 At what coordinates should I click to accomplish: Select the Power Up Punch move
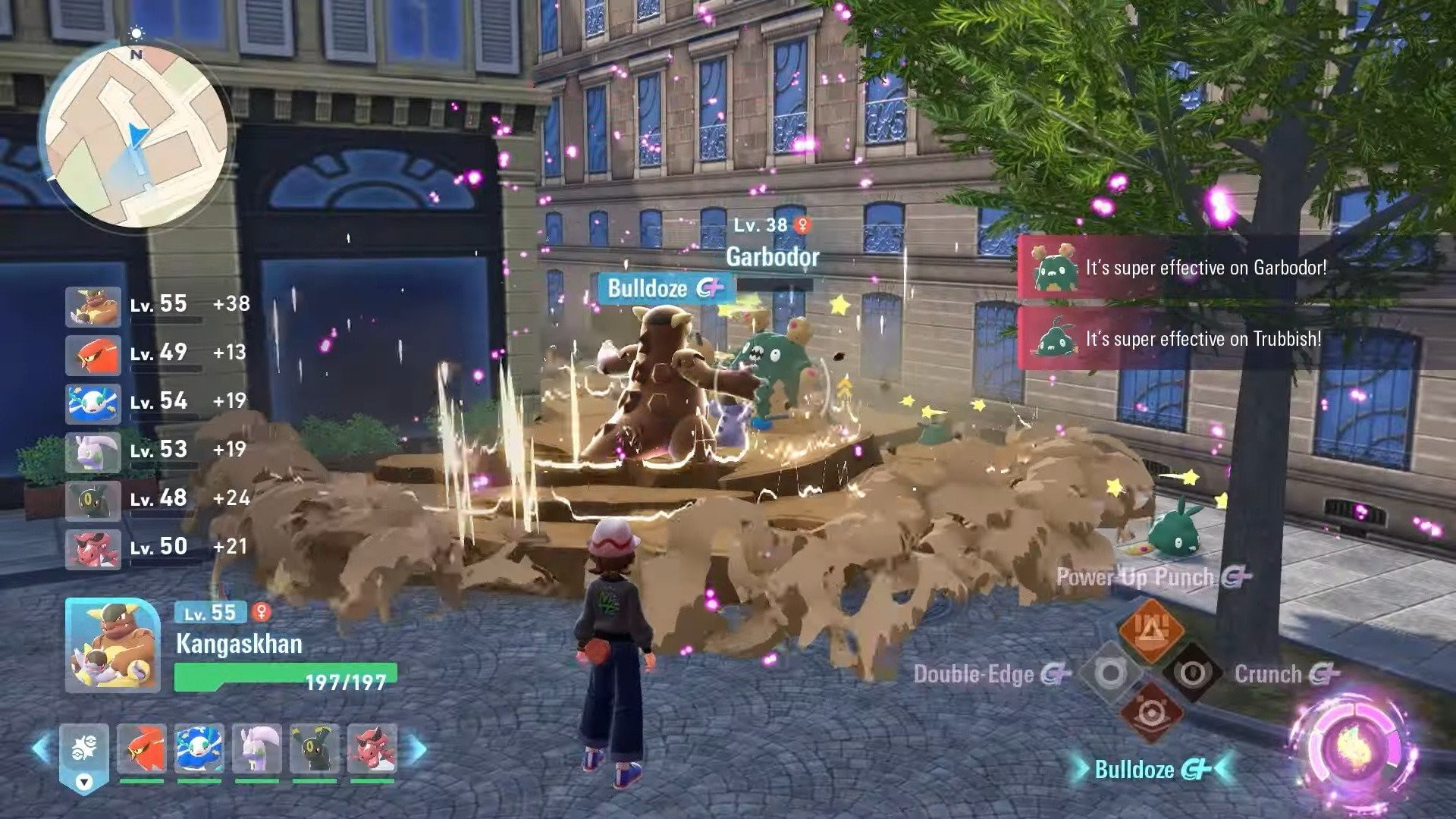point(1134,577)
